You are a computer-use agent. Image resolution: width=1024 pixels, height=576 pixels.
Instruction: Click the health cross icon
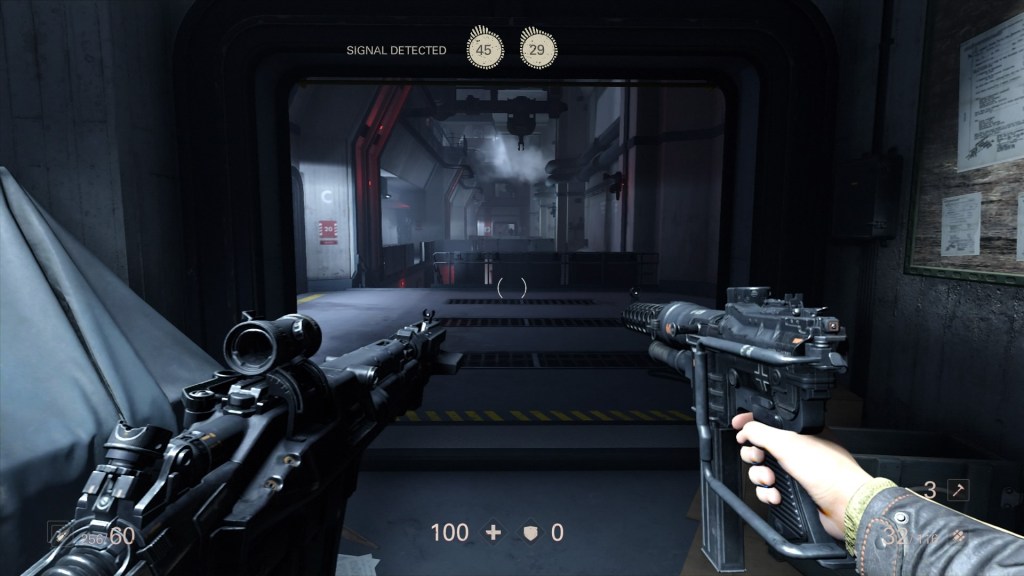493,533
